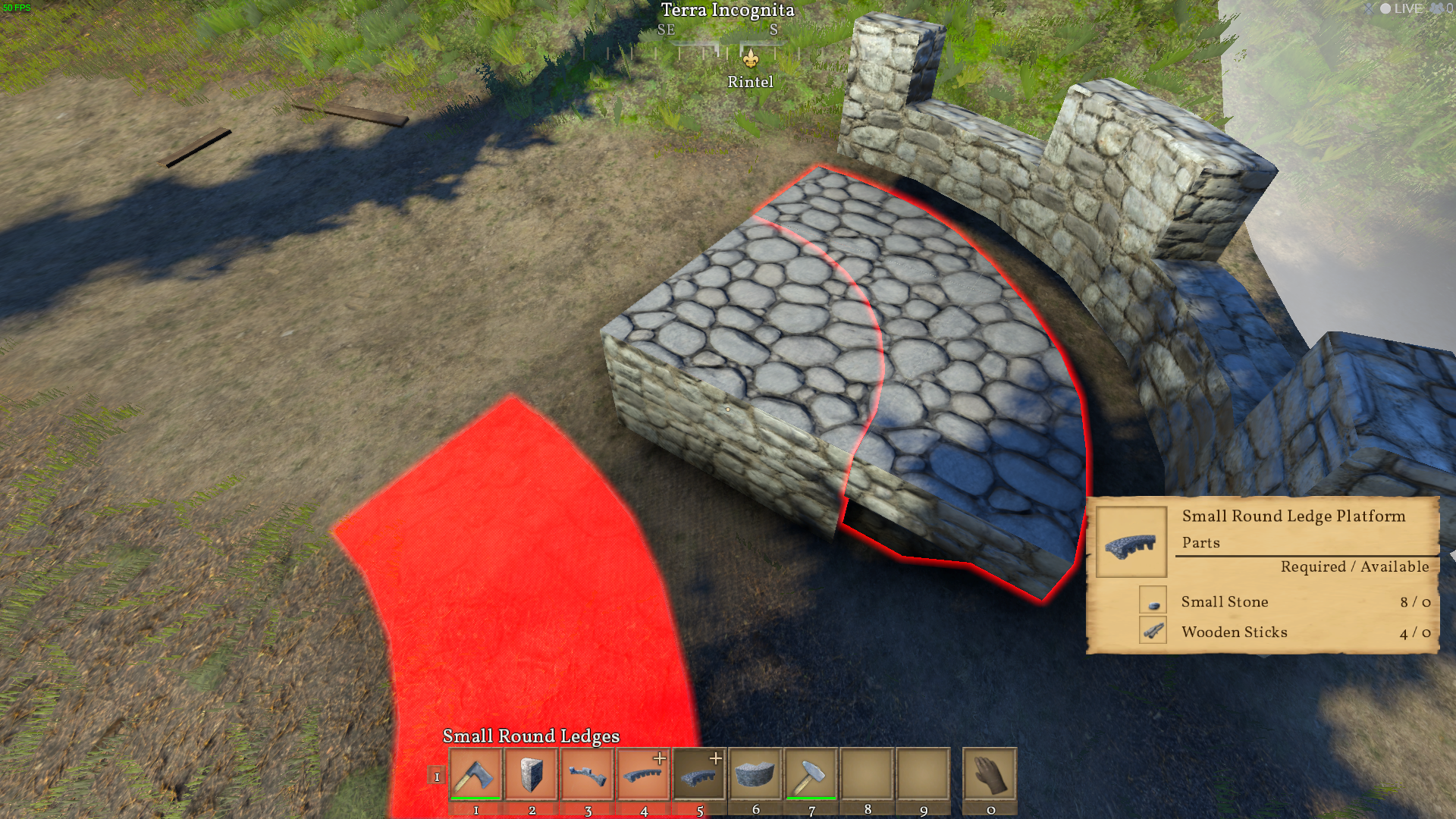Click the Small Stone part icon

[x=1153, y=601]
